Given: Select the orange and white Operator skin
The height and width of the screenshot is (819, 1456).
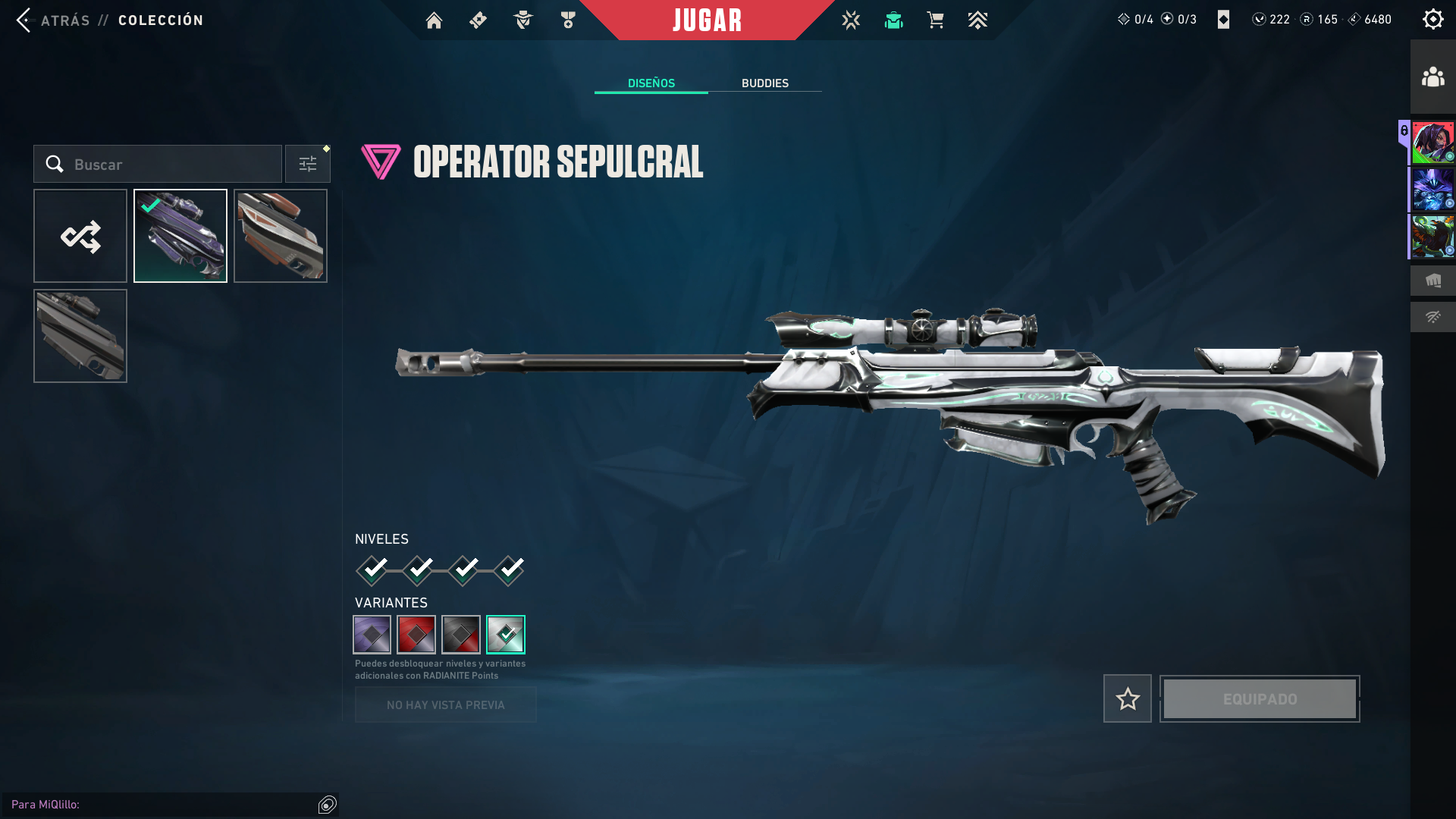Looking at the screenshot, I should tap(281, 236).
